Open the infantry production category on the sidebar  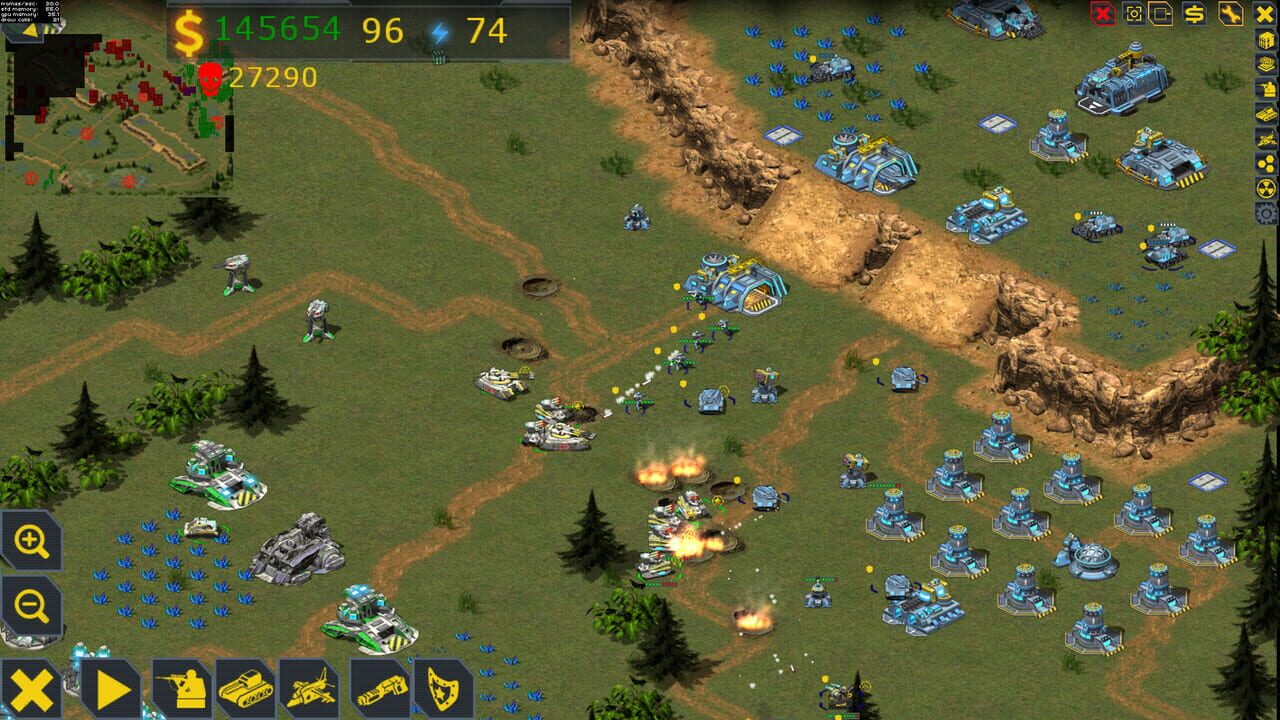click(x=1265, y=88)
